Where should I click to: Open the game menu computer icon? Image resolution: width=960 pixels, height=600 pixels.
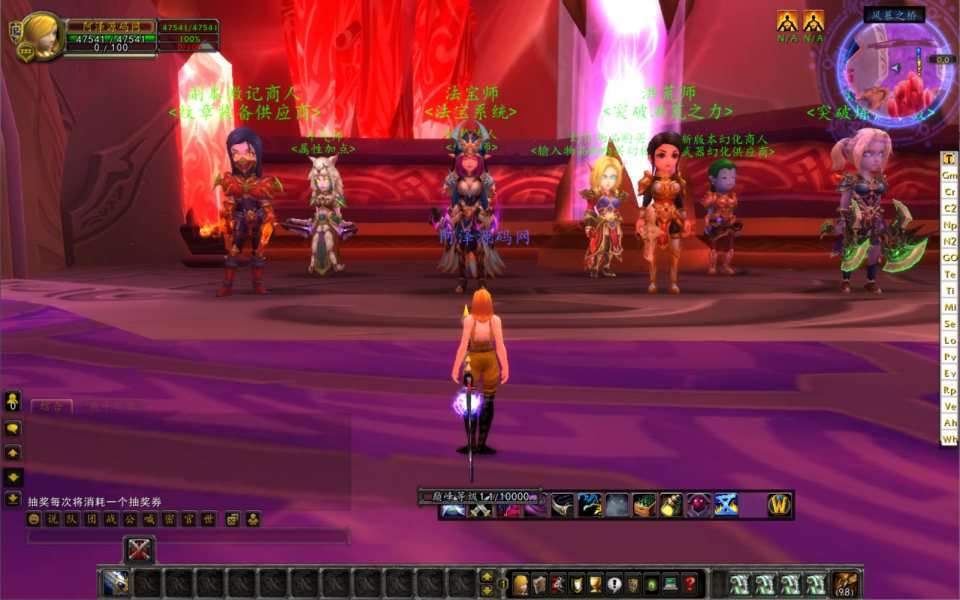pos(670,584)
